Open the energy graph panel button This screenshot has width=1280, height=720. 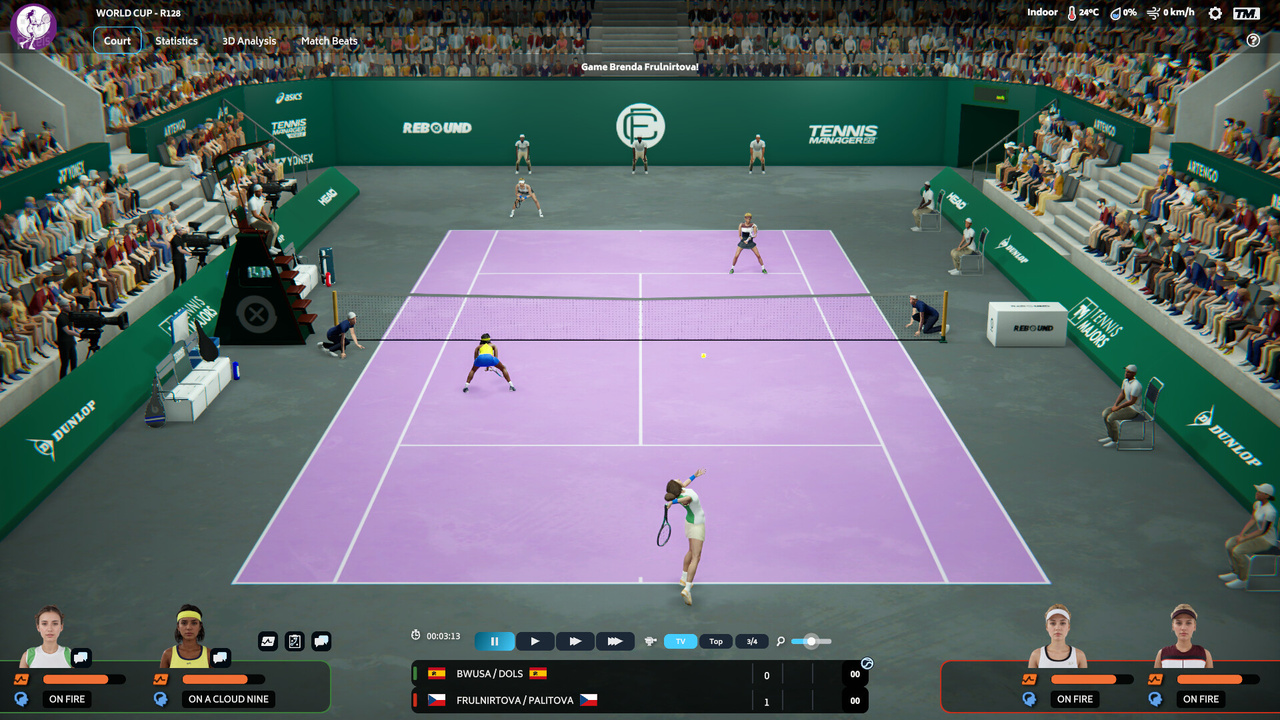pos(268,641)
